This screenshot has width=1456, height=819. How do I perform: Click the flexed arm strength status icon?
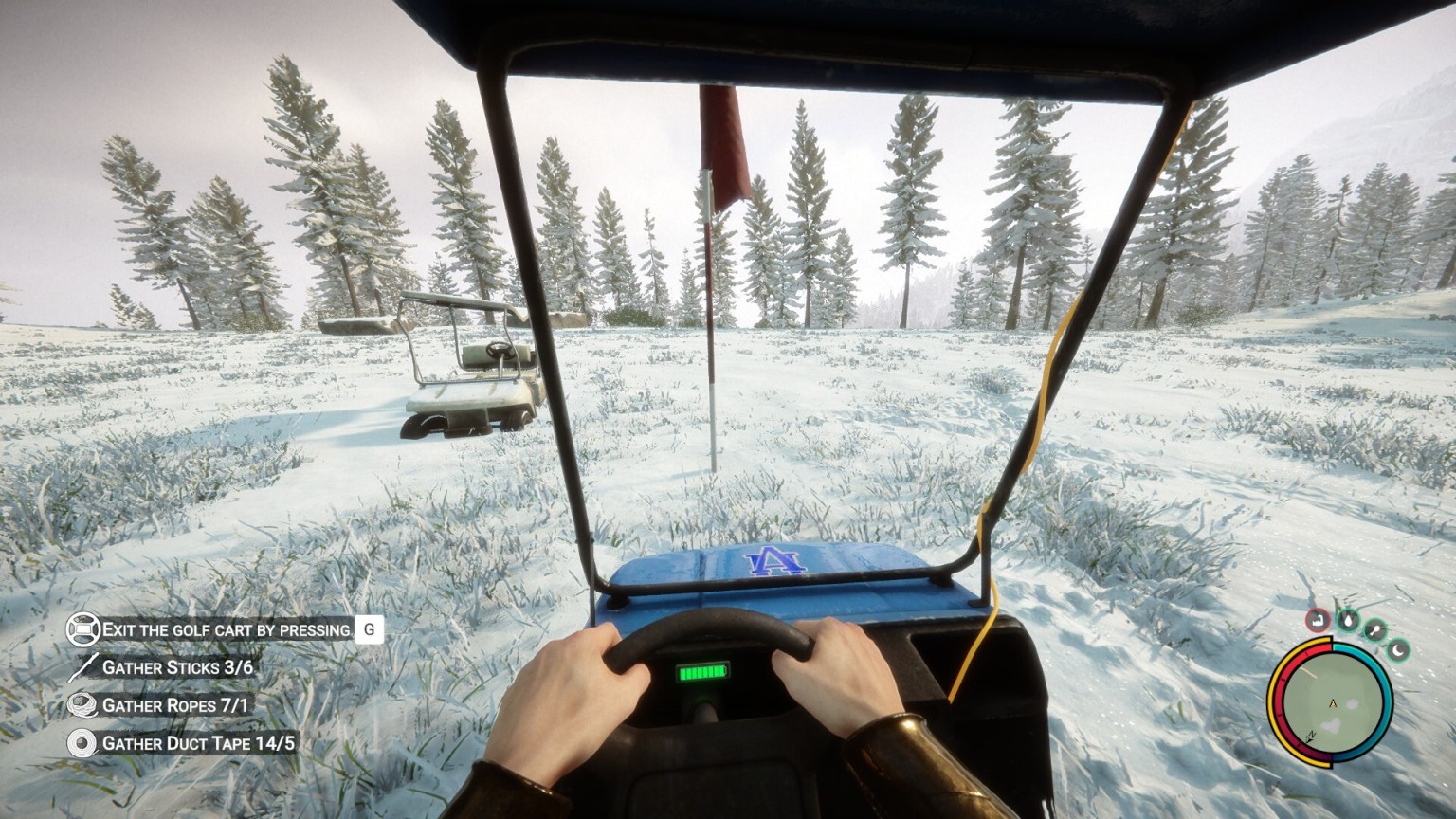coord(1318,621)
